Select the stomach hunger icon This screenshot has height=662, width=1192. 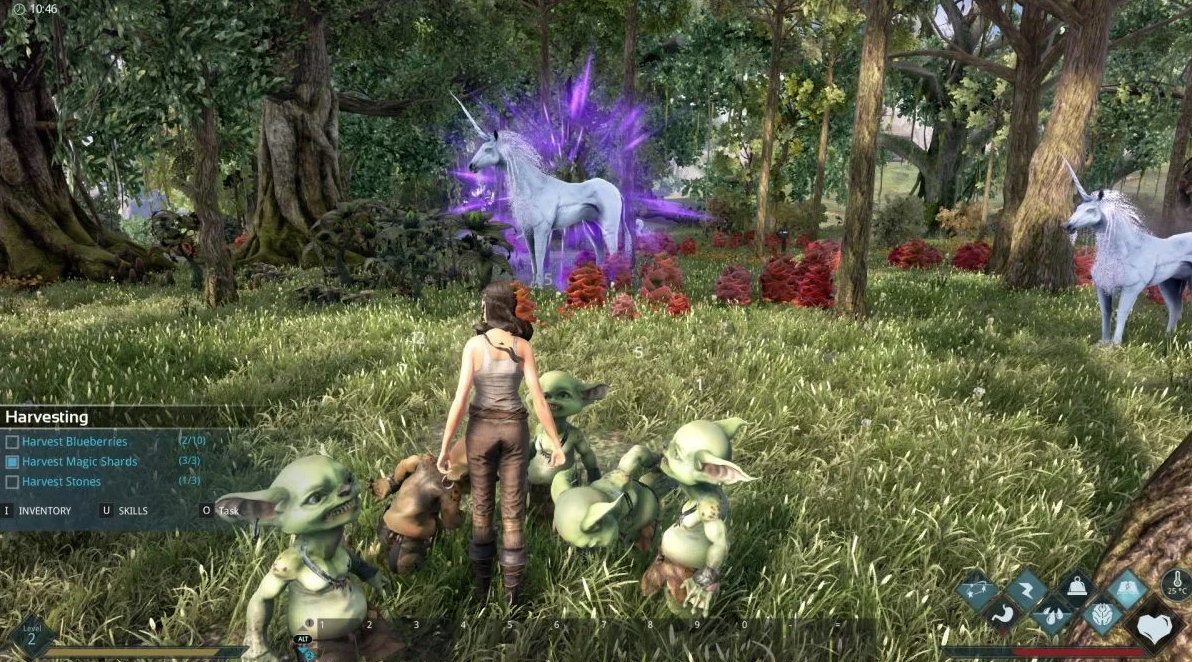tap(1003, 613)
